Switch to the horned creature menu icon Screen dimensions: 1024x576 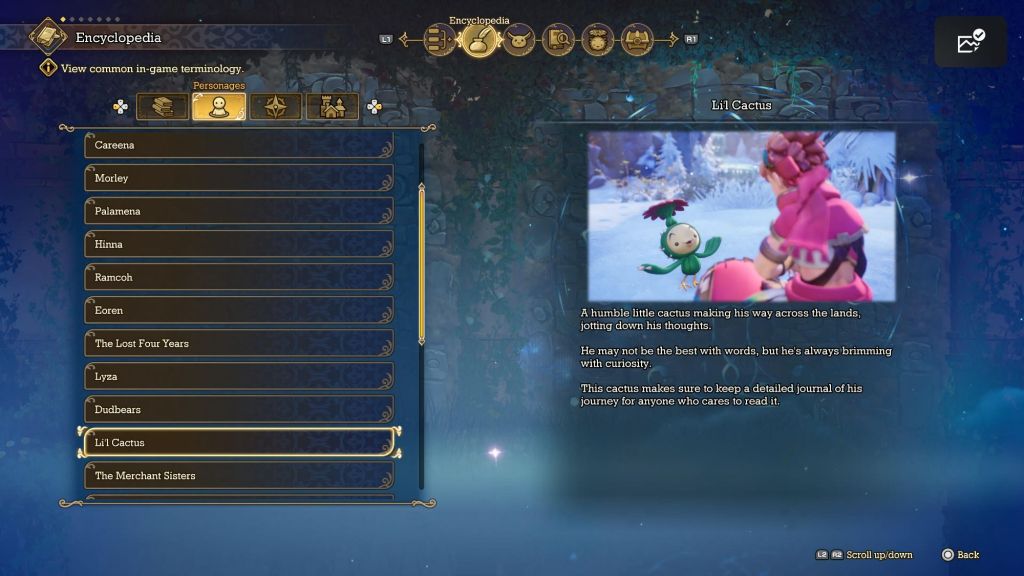click(x=519, y=40)
